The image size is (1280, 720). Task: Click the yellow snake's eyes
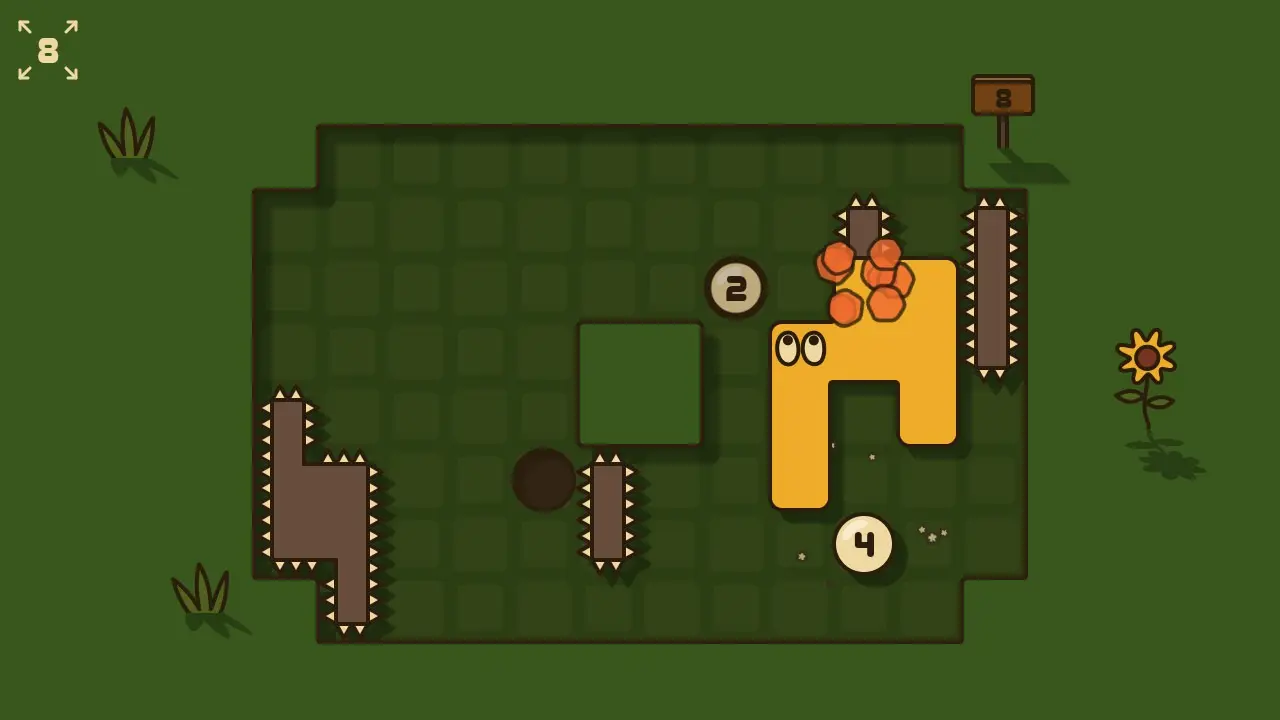(800, 348)
